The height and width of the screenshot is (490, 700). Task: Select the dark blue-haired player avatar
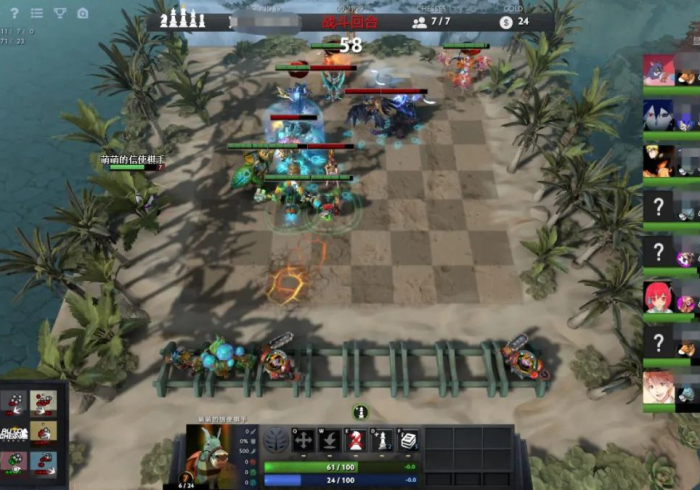pyautogui.click(x=658, y=116)
